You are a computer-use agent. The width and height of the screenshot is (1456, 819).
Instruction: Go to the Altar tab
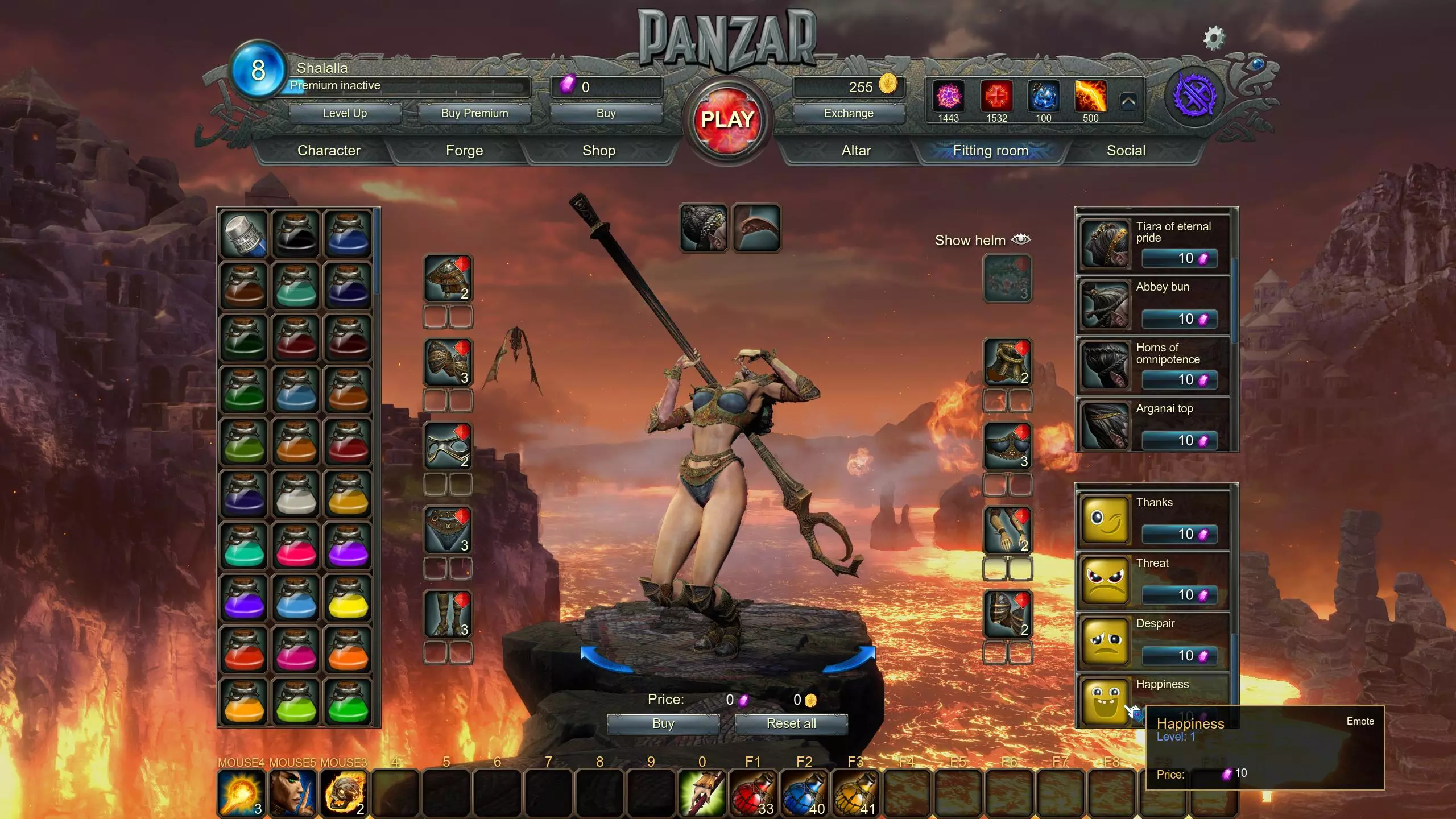pyautogui.click(x=856, y=151)
